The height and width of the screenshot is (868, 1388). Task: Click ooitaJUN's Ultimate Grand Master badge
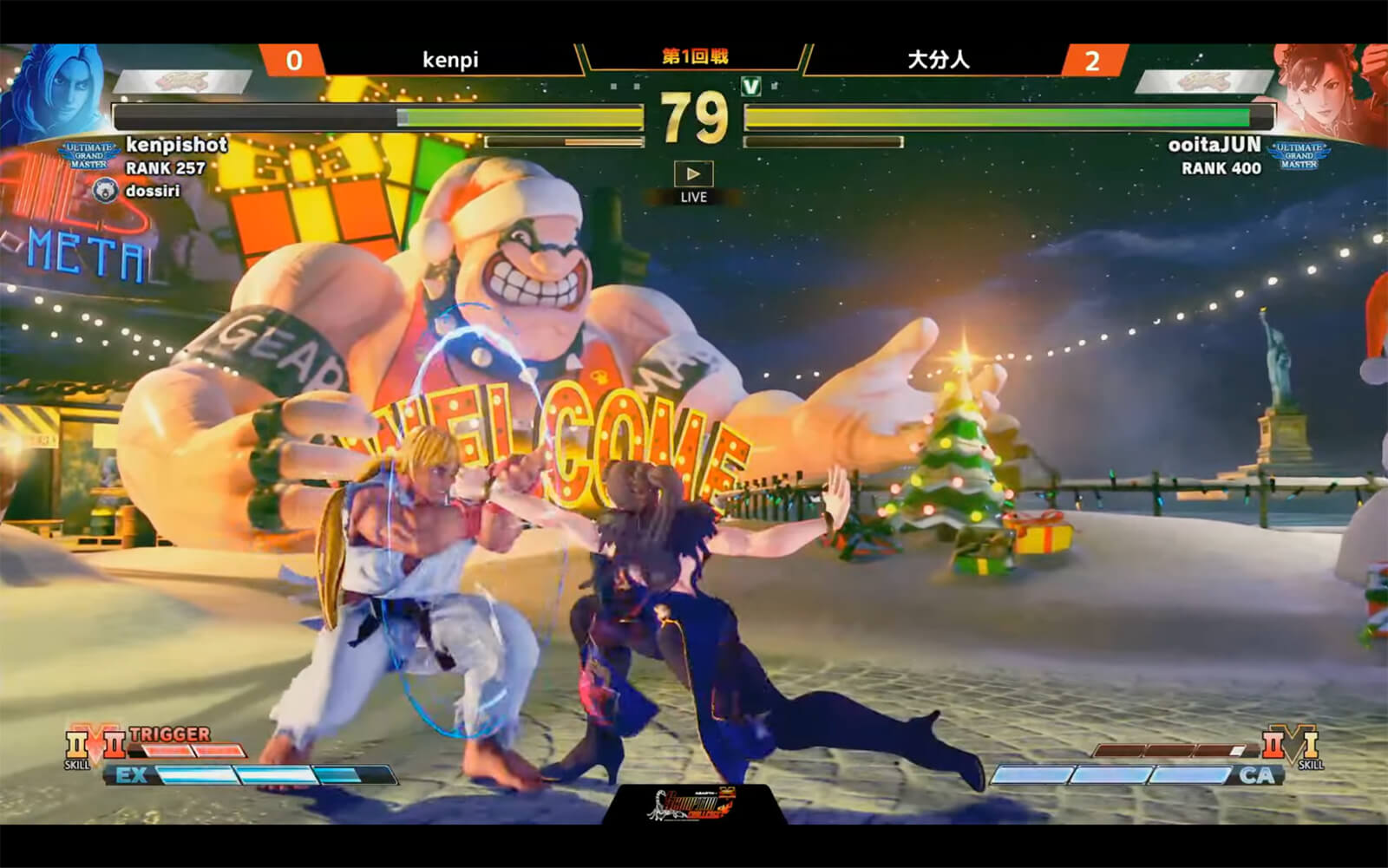pos(1299,155)
